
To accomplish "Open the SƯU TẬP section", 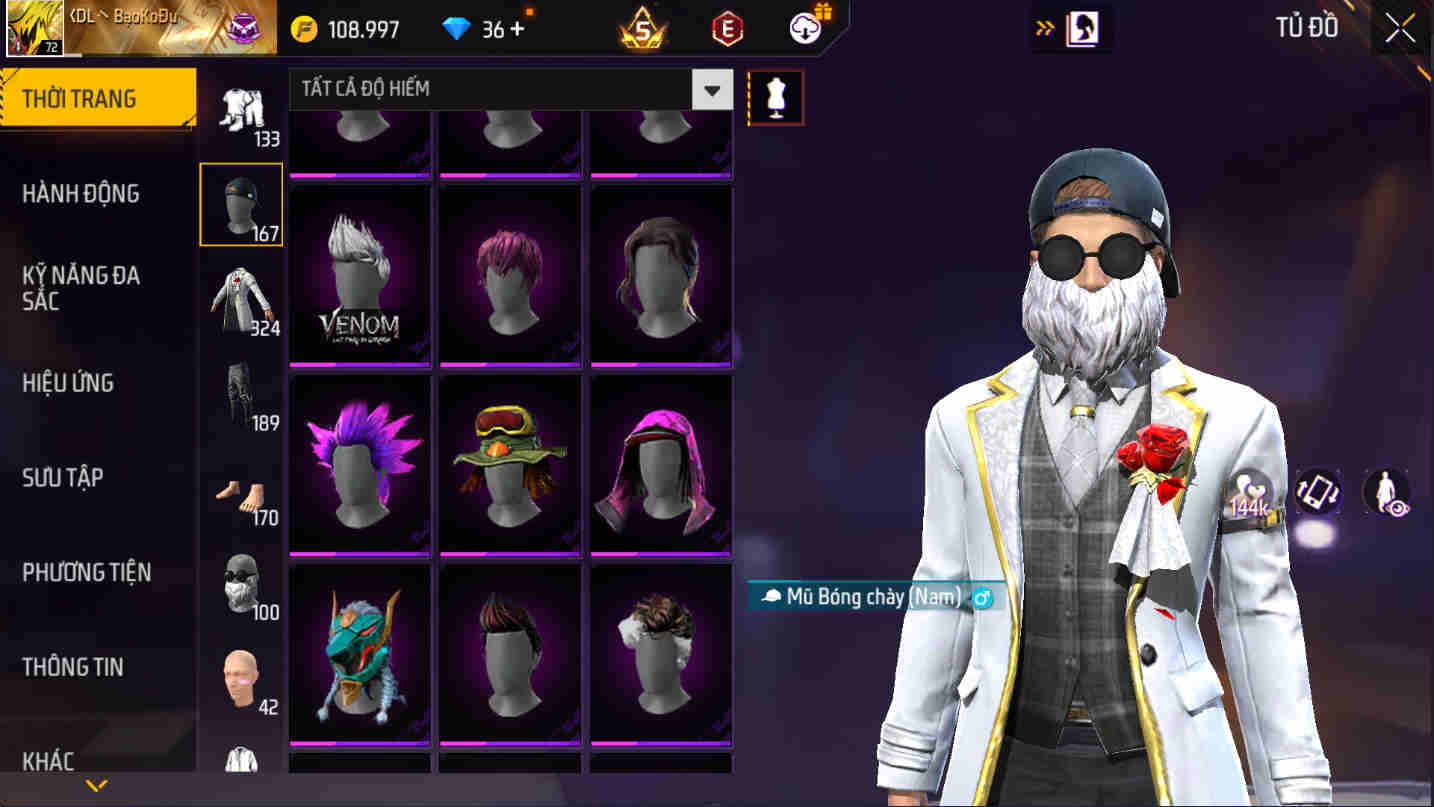I will tap(60, 478).
